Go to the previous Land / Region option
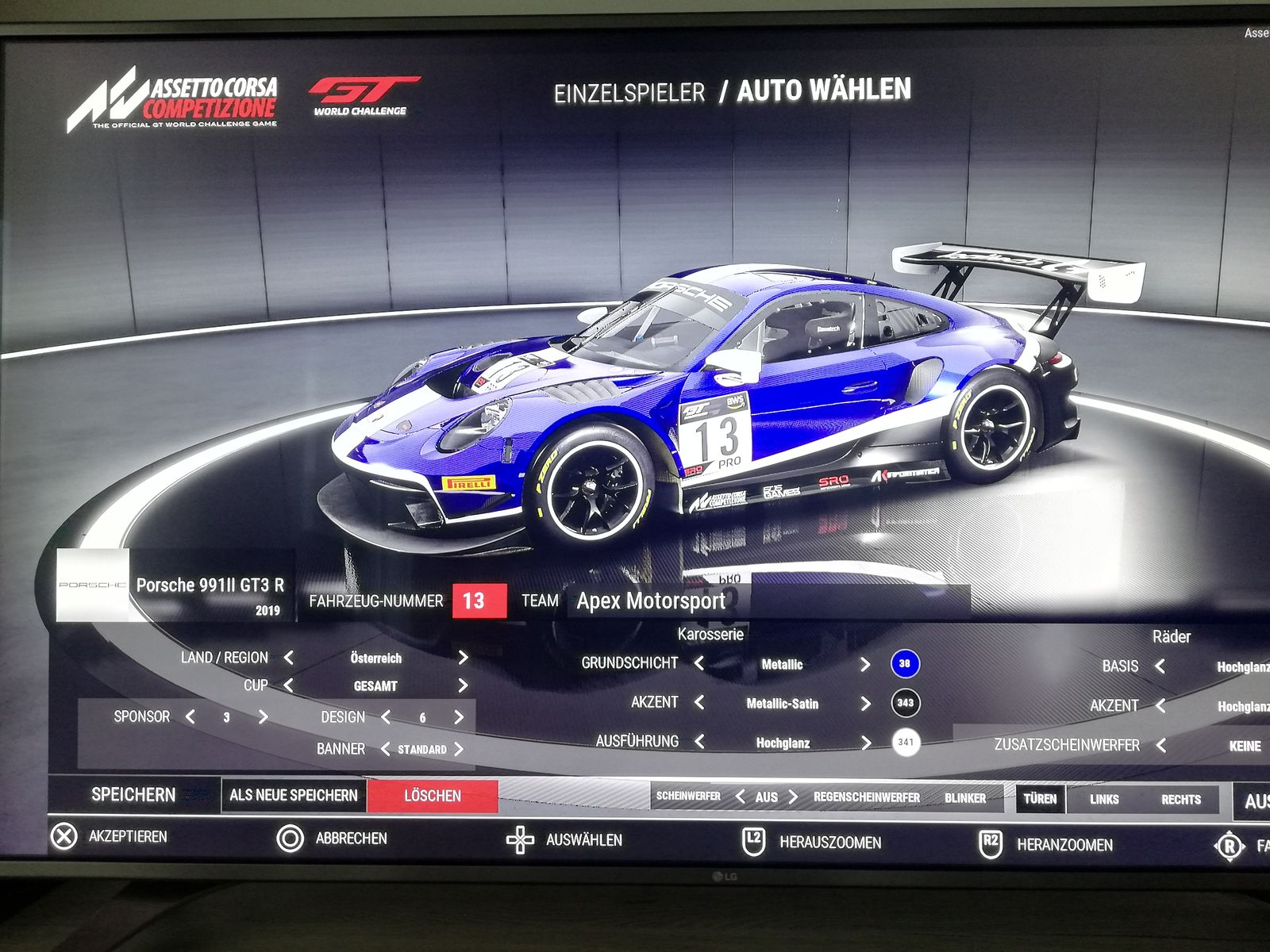1270x952 pixels. [x=289, y=658]
